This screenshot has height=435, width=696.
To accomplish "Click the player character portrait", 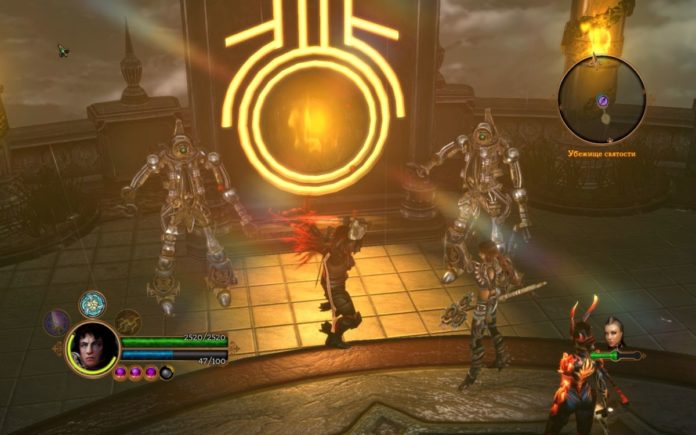I will point(92,348).
